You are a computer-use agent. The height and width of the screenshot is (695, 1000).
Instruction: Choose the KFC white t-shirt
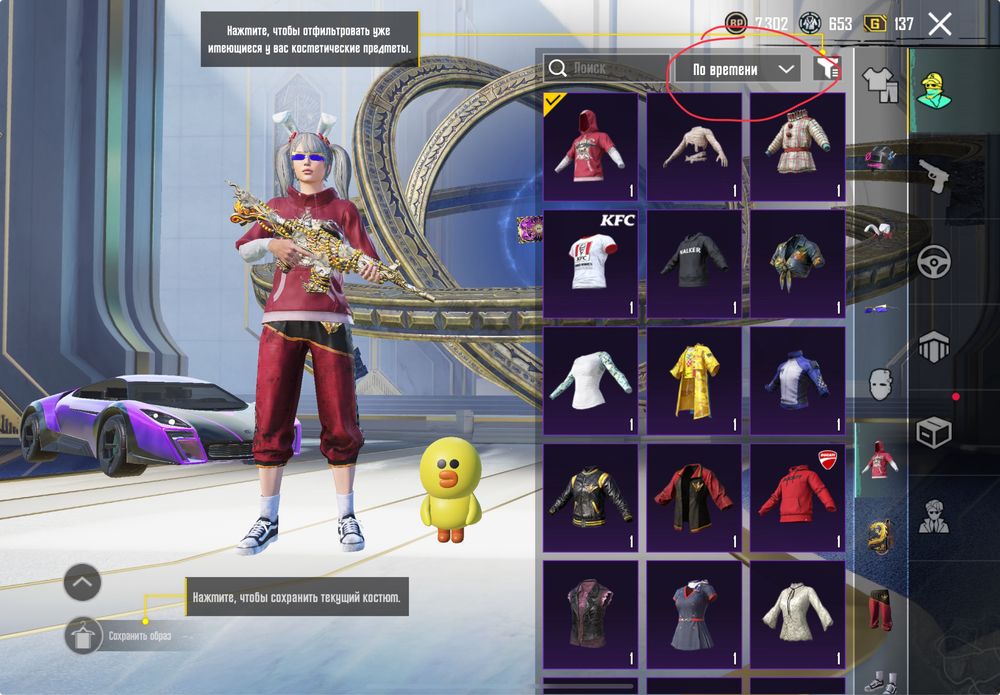point(591,264)
